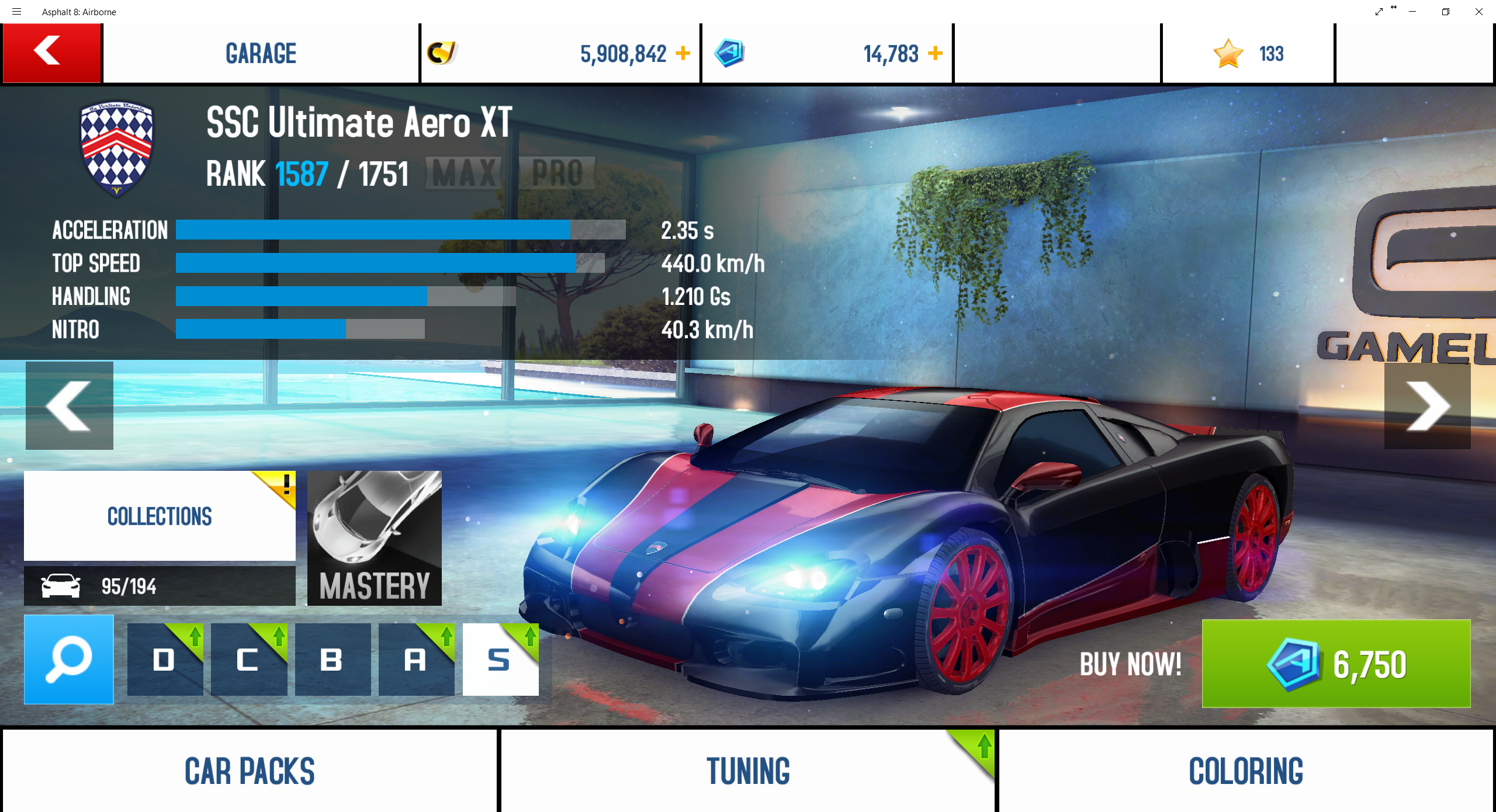
Task: Open the car search magnifier
Action: coord(69,659)
